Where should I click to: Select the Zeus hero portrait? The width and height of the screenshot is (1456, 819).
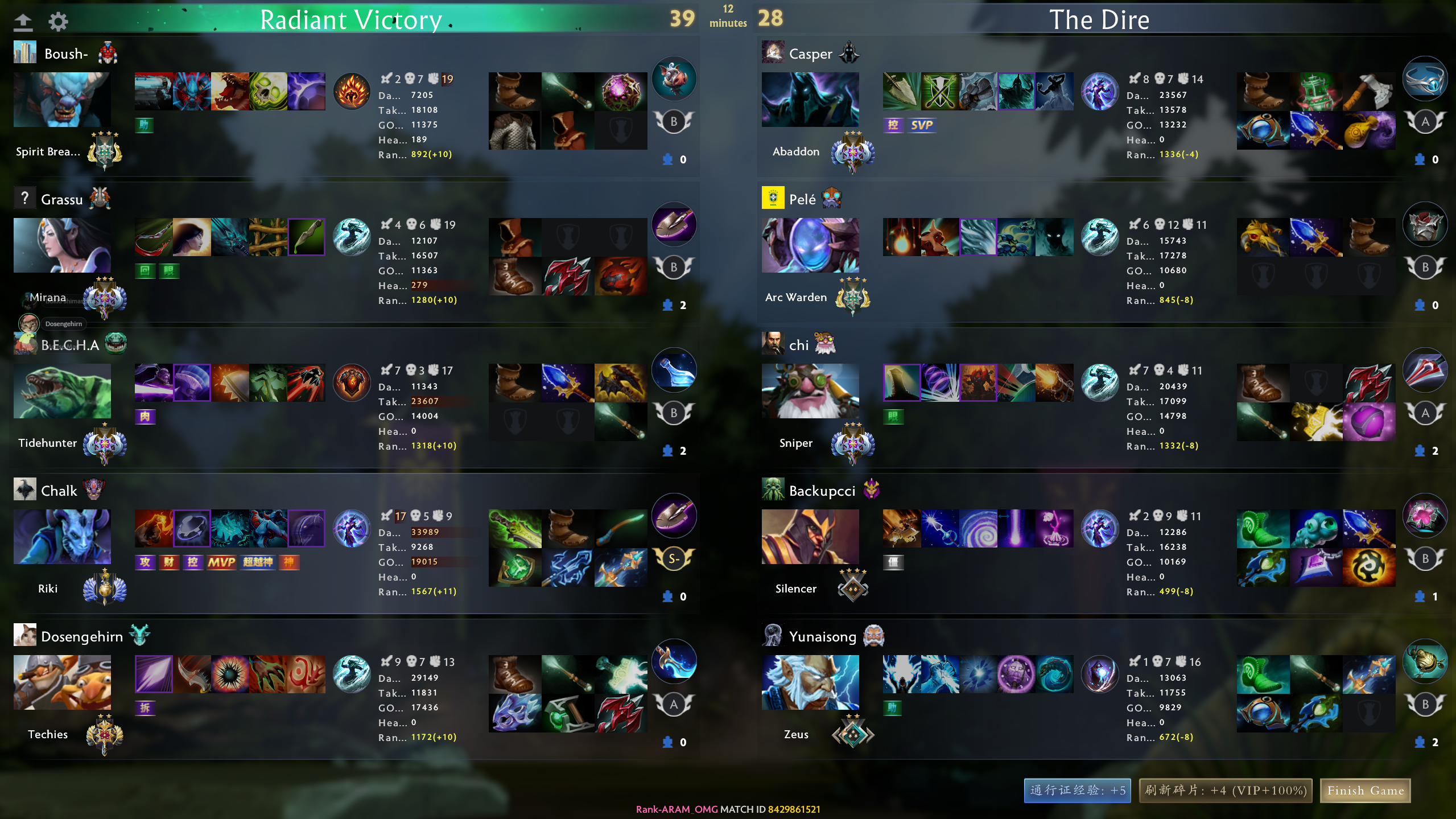pos(810,682)
